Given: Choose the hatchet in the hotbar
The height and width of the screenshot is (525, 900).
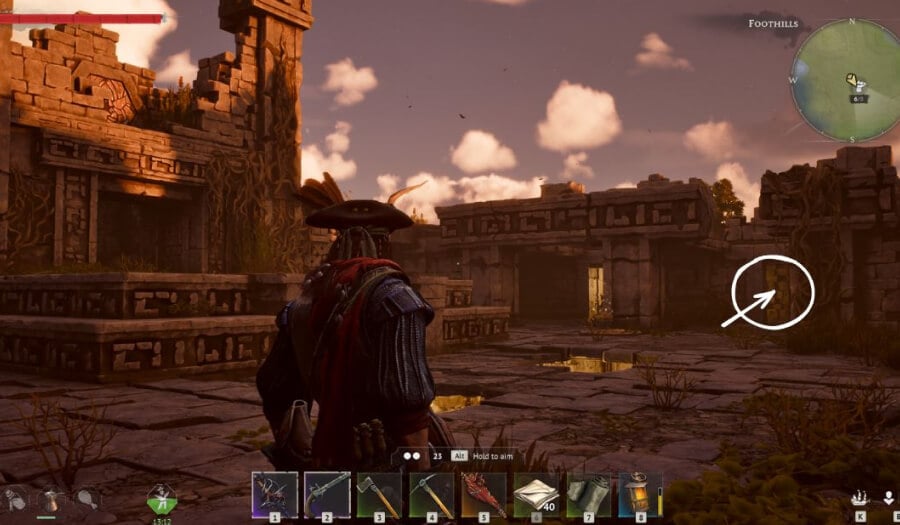Looking at the screenshot, I should [379, 494].
